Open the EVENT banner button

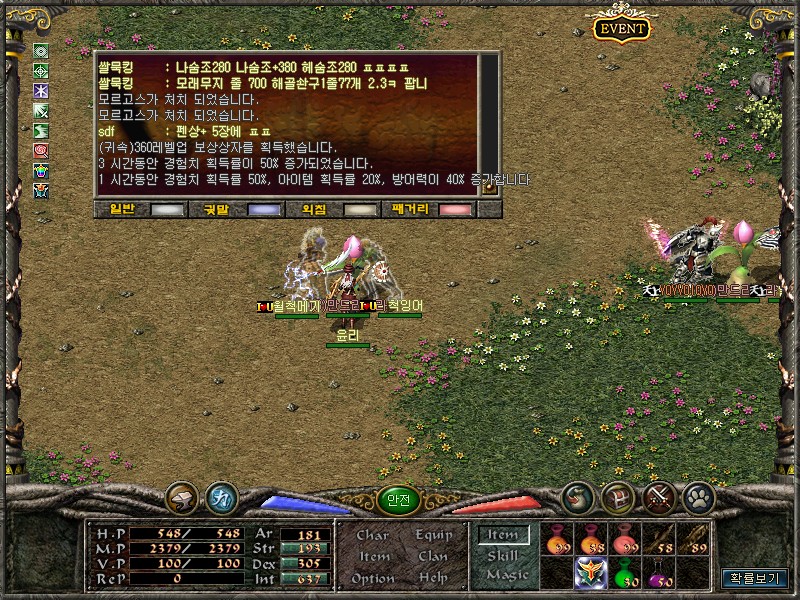pos(622,28)
